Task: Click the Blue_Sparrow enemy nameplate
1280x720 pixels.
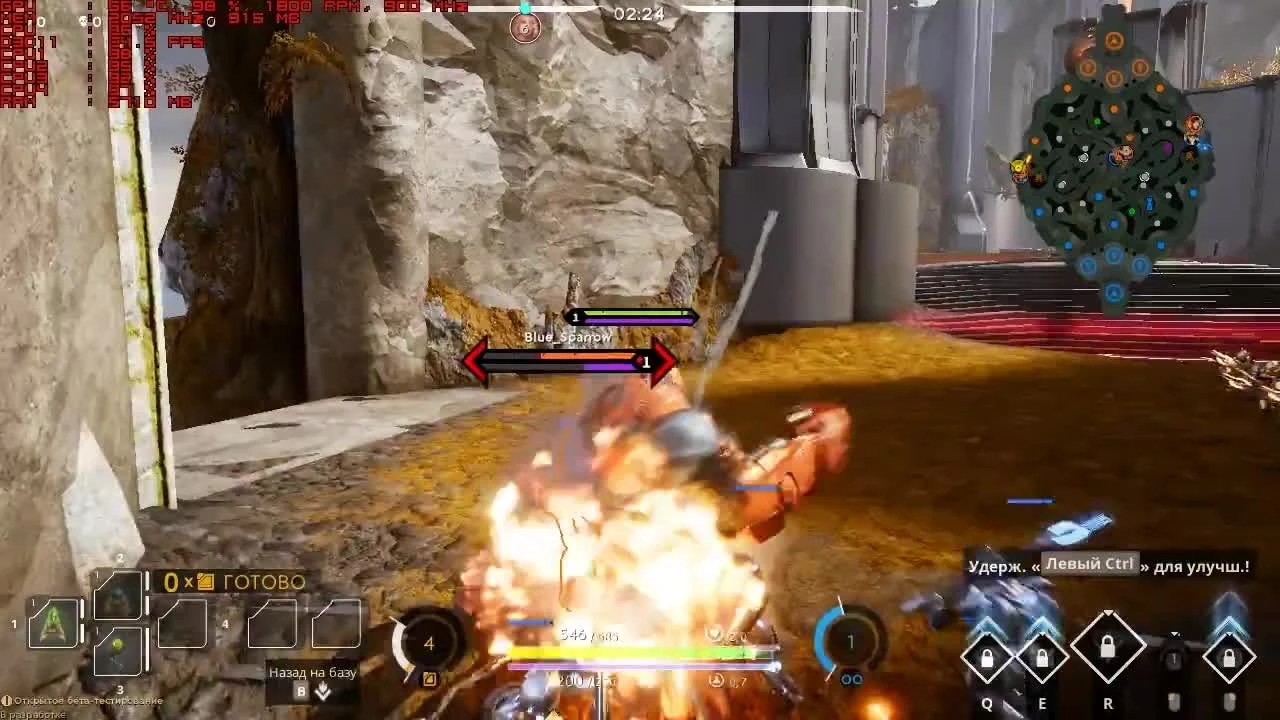Action: [566, 338]
